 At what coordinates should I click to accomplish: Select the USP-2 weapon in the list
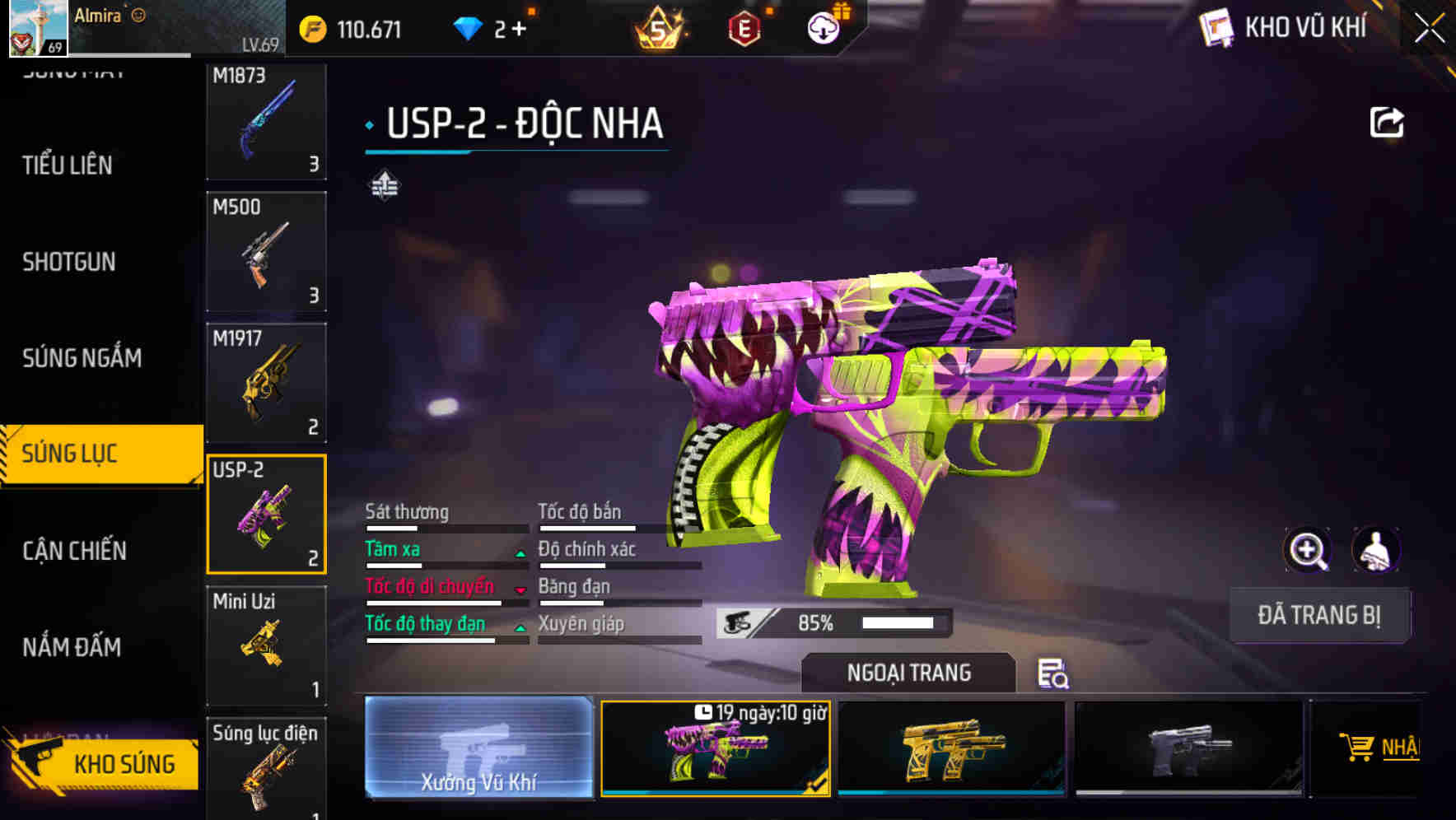click(267, 512)
